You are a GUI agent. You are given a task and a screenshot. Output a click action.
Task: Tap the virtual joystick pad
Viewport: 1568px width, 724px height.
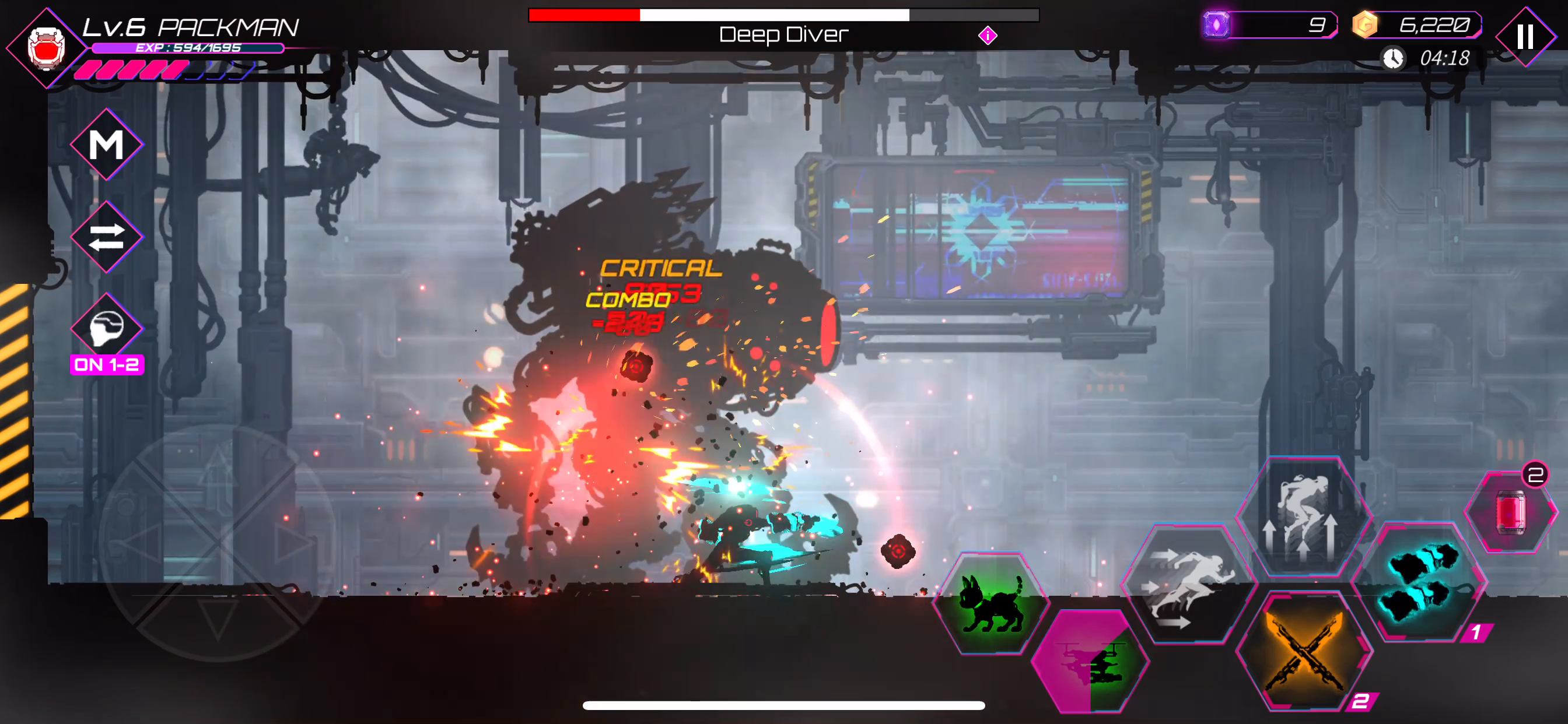[x=218, y=542]
